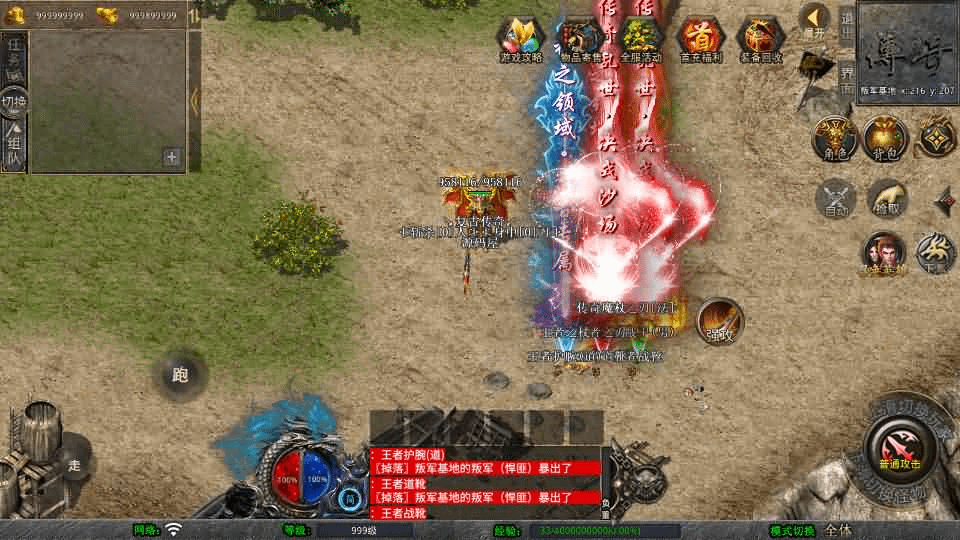This screenshot has width=960, height=540.
Task: Open the 角色 character sheet
Action: (833, 139)
